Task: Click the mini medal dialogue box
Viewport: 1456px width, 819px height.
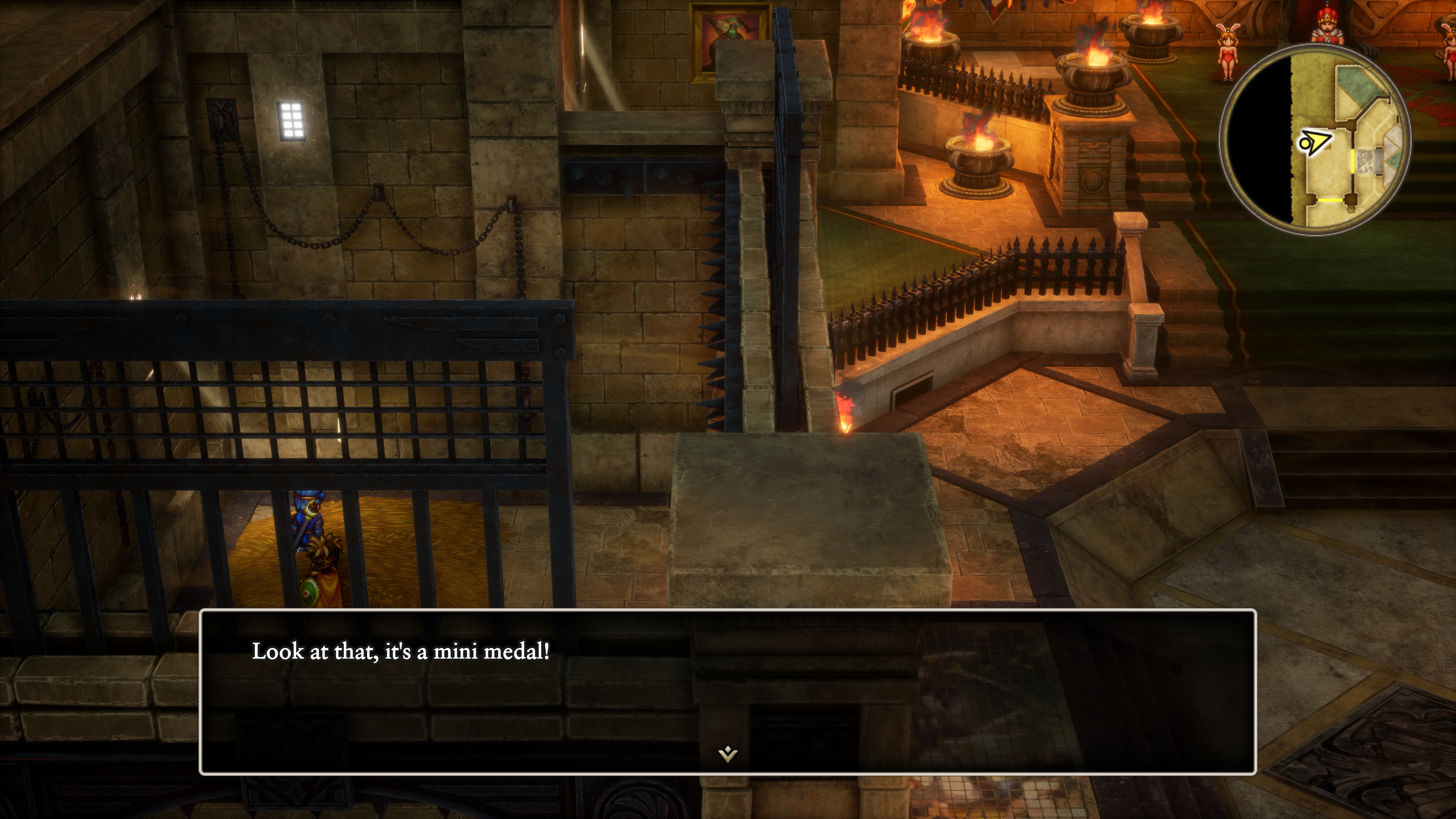Action: click(x=728, y=691)
